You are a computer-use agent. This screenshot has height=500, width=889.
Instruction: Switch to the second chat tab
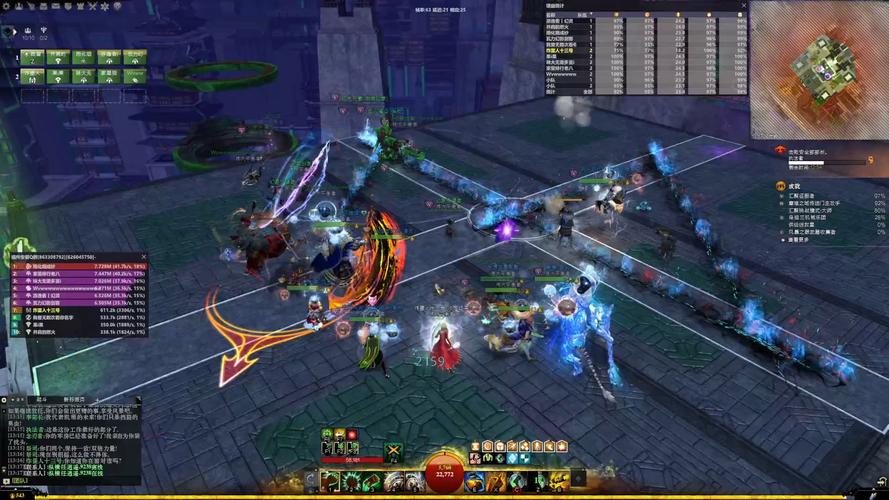pyautogui.click(x=72, y=398)
